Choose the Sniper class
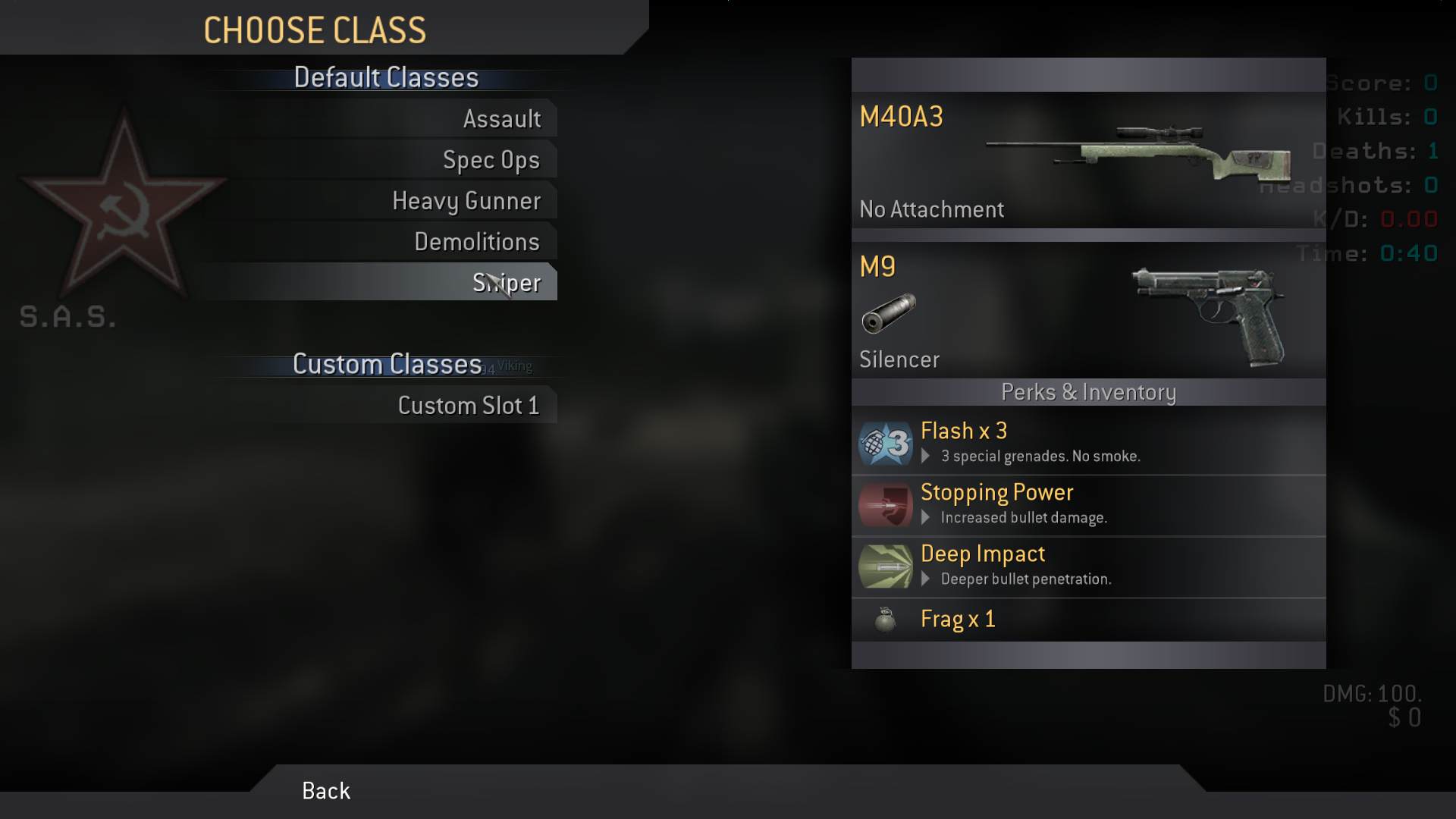Image resolution: width=1456 pixels, height=819 pixels. pos(506,283)
